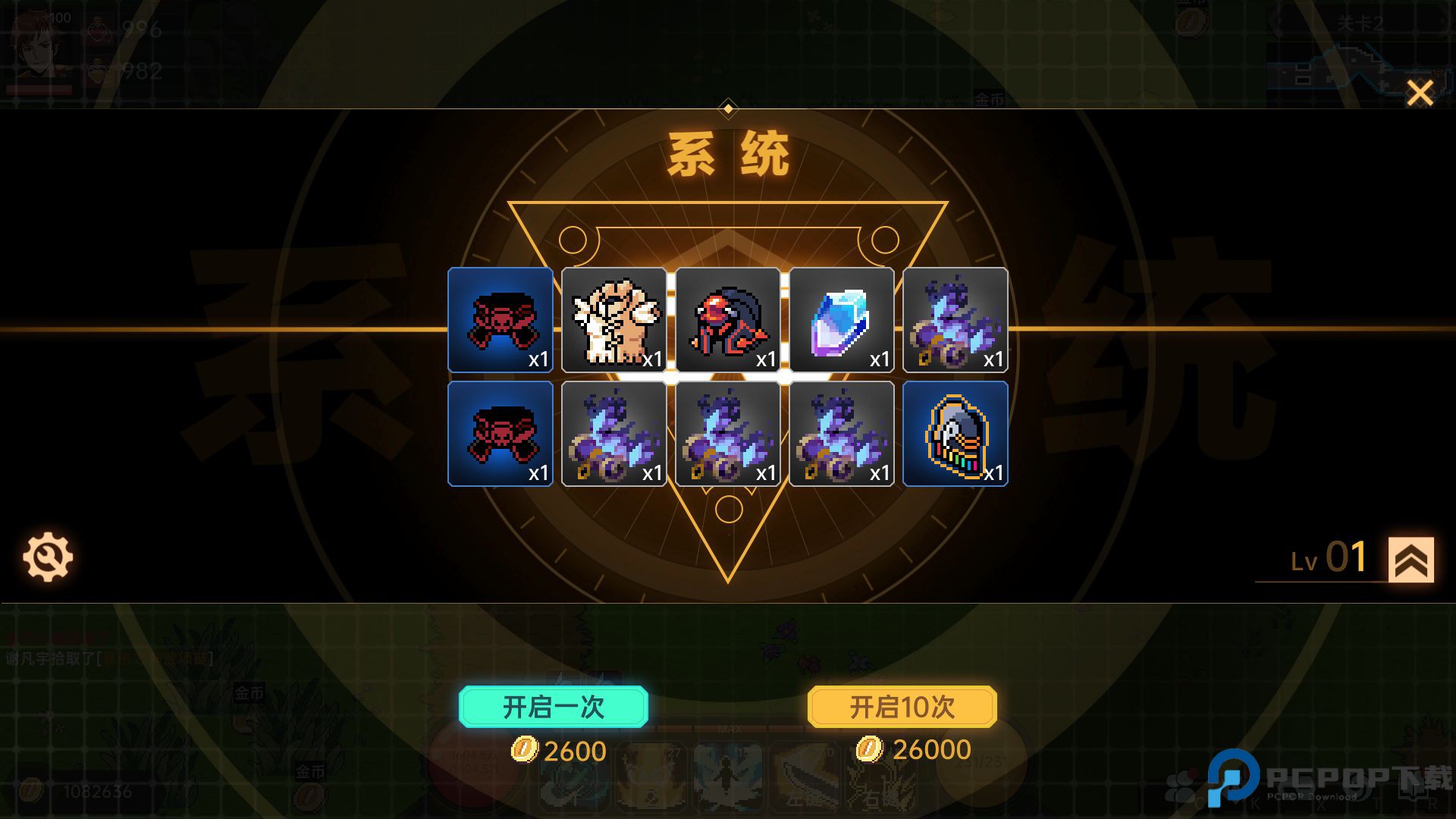1456x819 pixels.
Task: Select the golden shield item in the grid
Action: [x=955, y=434]
